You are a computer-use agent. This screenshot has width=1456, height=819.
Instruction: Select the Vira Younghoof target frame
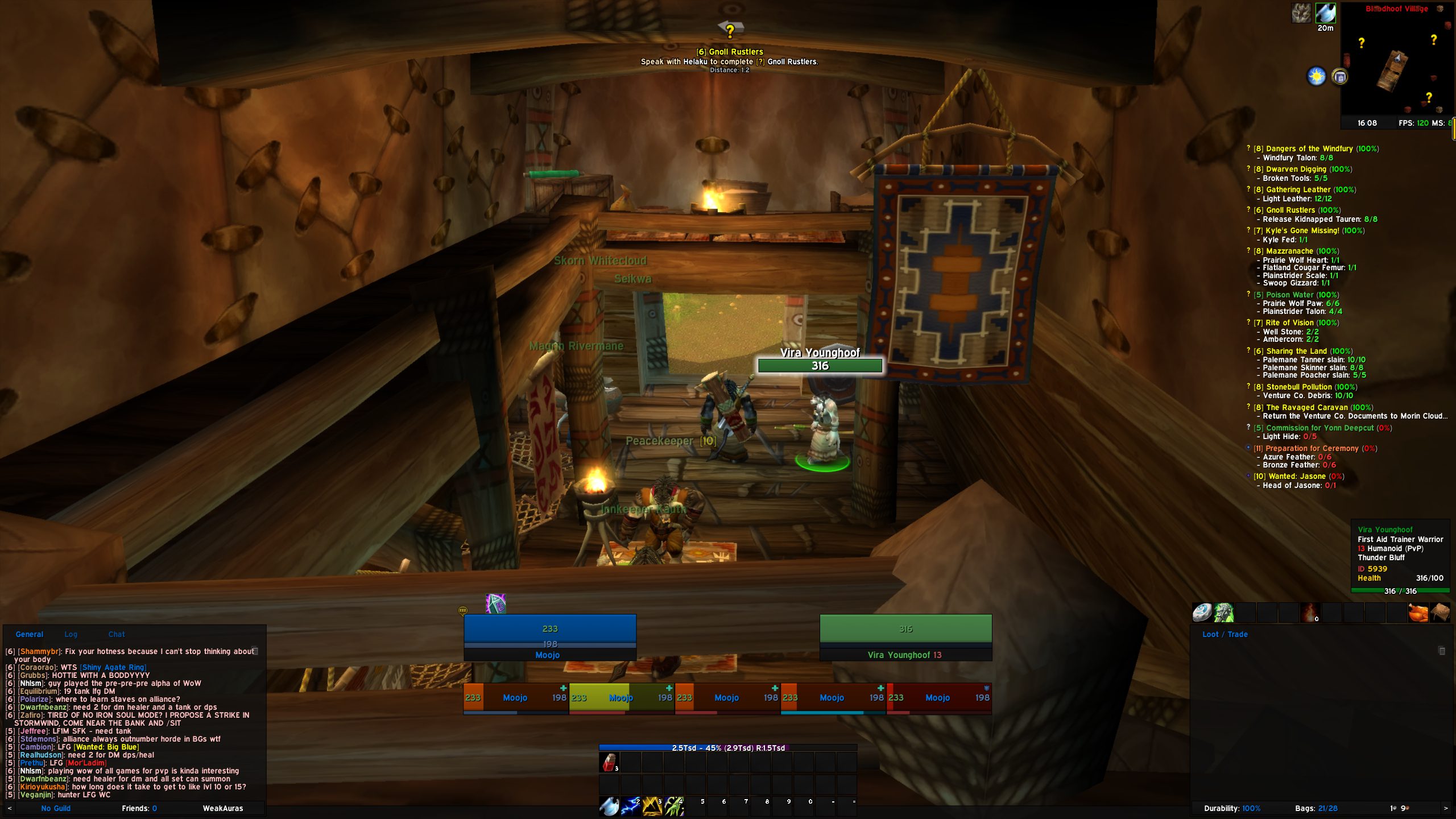click(905, 637)
